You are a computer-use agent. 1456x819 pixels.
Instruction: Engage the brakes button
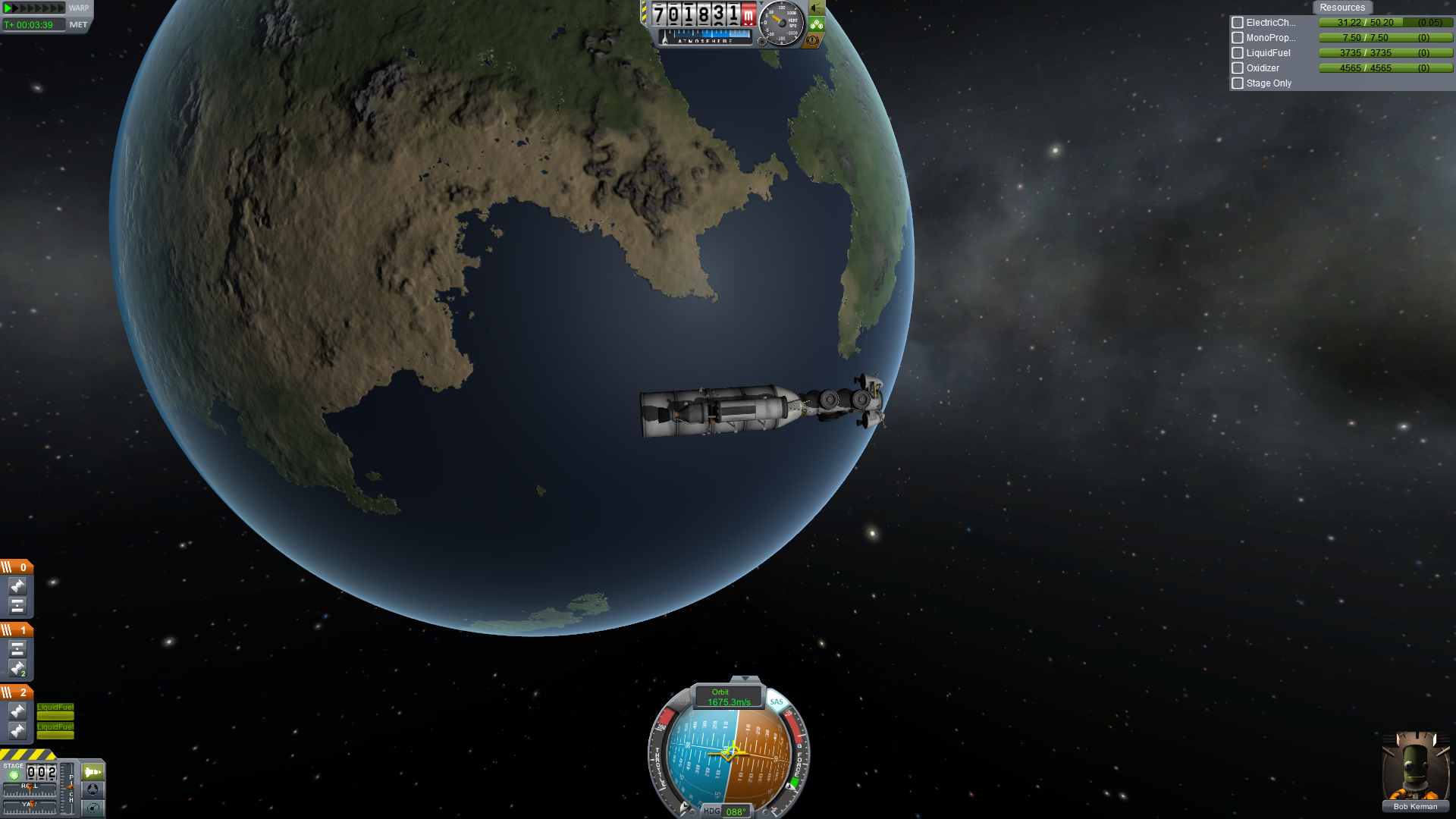(813, 40)
